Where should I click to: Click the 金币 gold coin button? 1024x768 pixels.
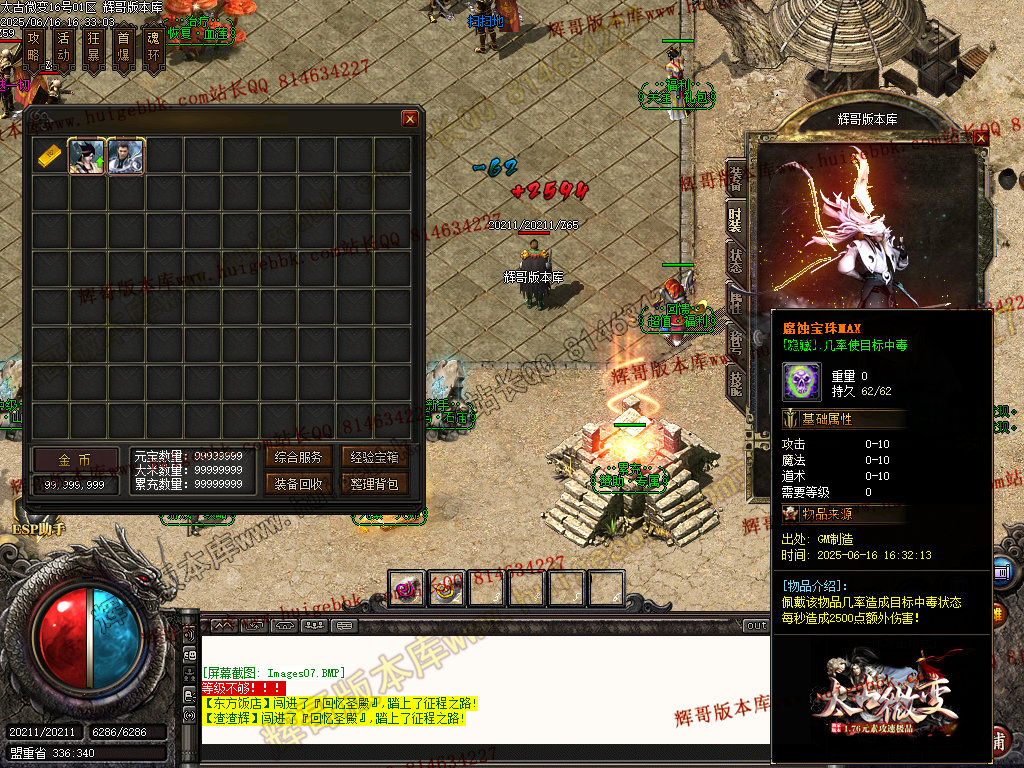pos(74,460)
